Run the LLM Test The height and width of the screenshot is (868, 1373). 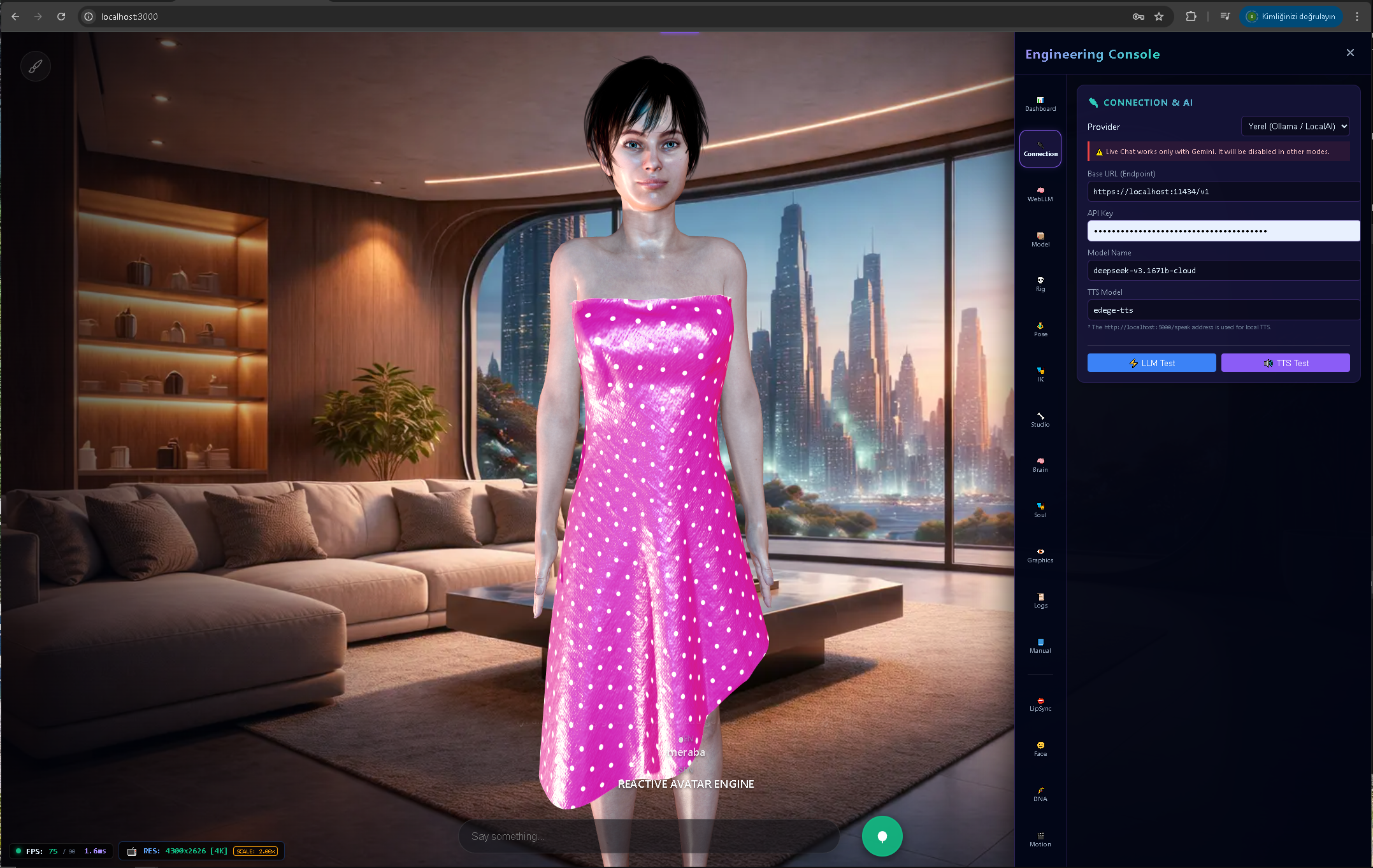1151,362
